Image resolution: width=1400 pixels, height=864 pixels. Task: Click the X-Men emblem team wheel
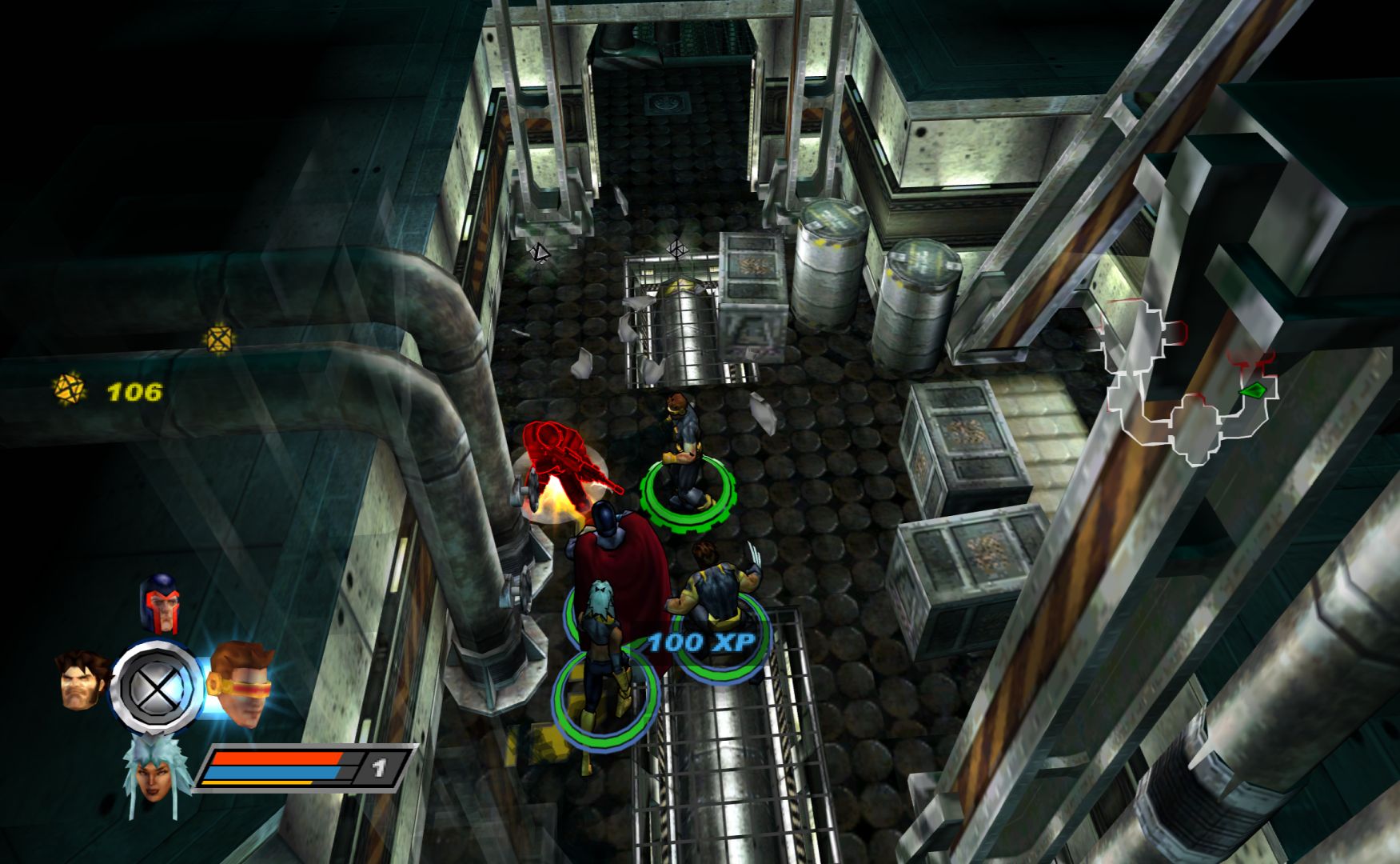[157, 686]
